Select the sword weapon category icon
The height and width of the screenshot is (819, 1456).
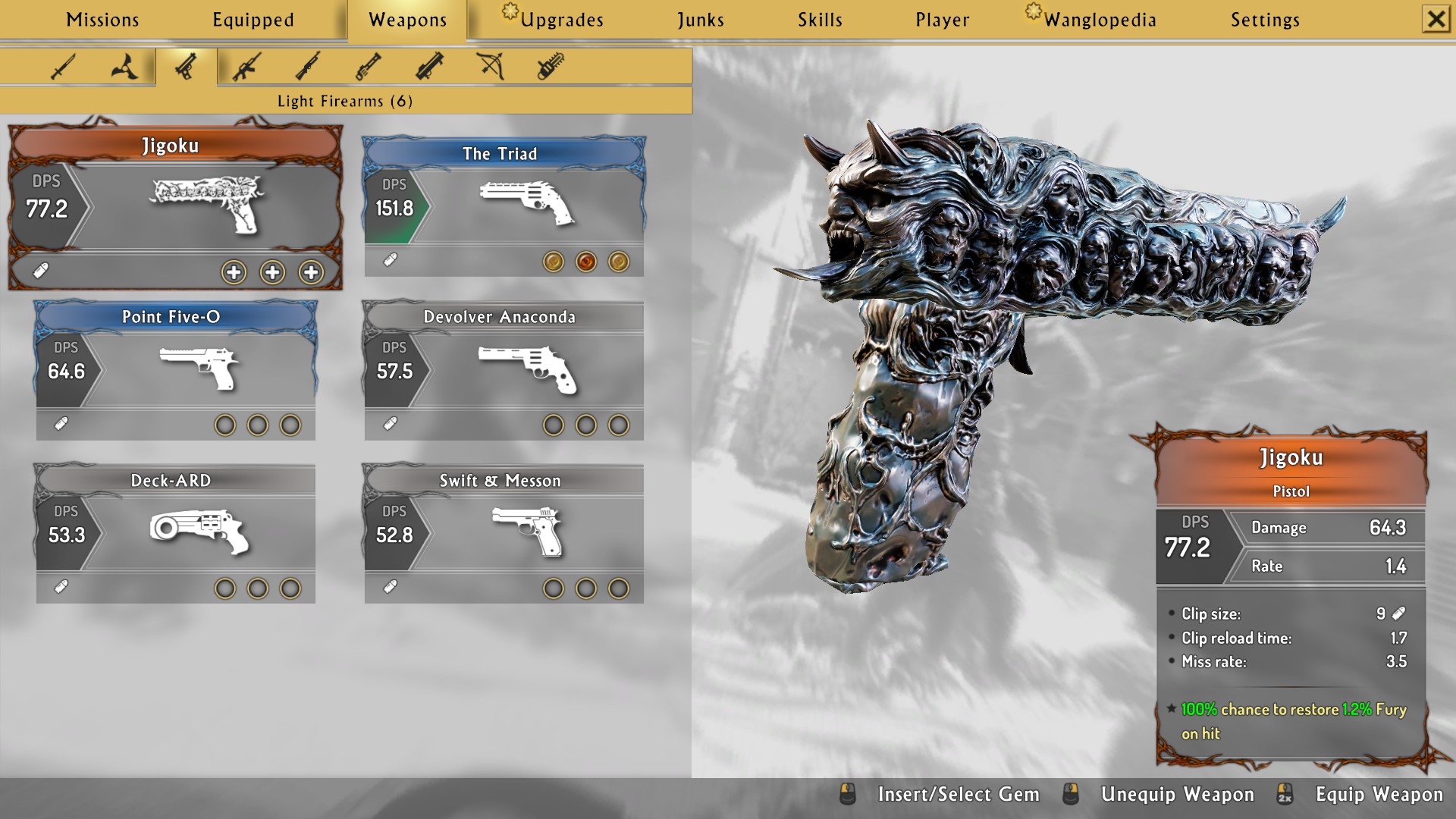[63, 67]
